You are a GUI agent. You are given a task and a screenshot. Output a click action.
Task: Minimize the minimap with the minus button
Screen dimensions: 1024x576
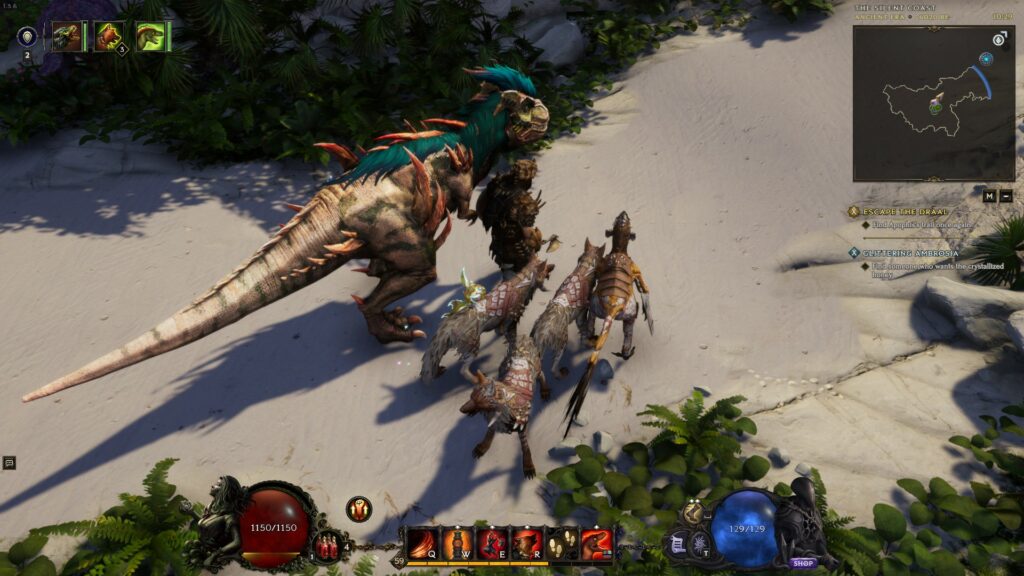1006,196
